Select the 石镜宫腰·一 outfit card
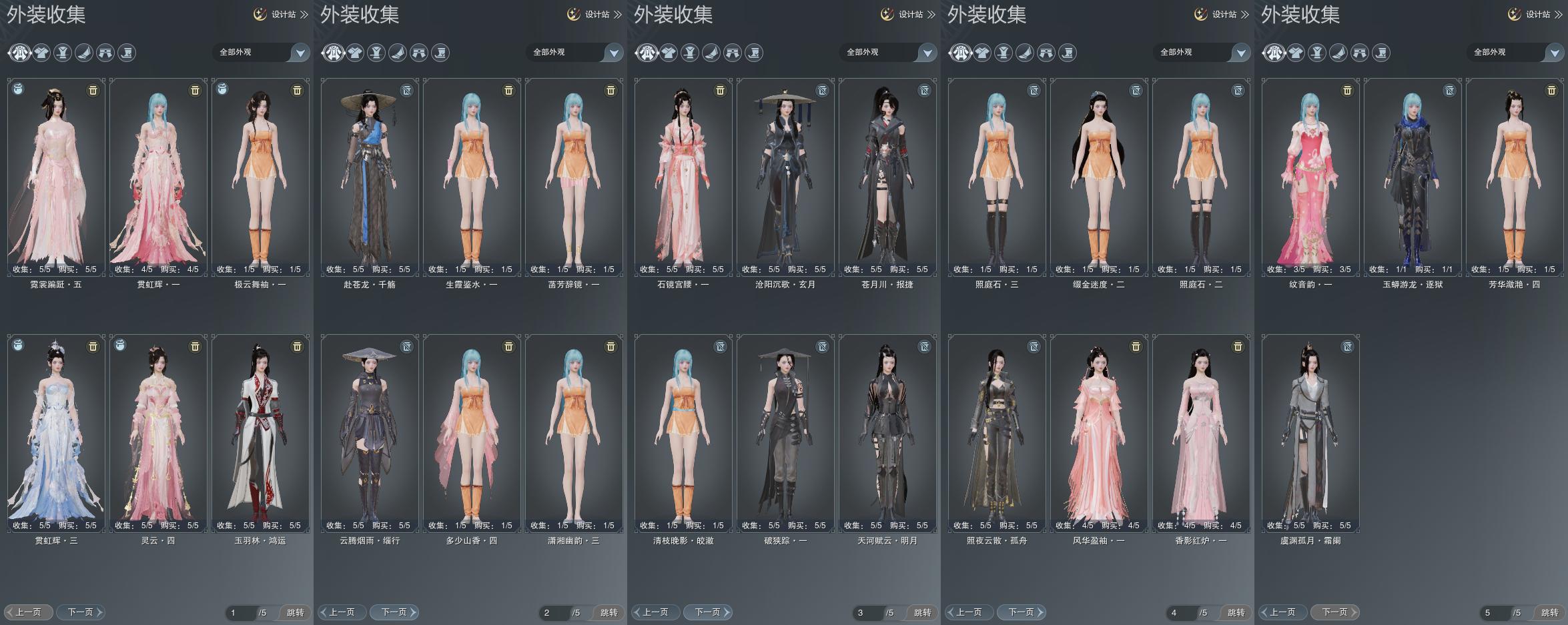1568x625 pixels. click(683, 177)
